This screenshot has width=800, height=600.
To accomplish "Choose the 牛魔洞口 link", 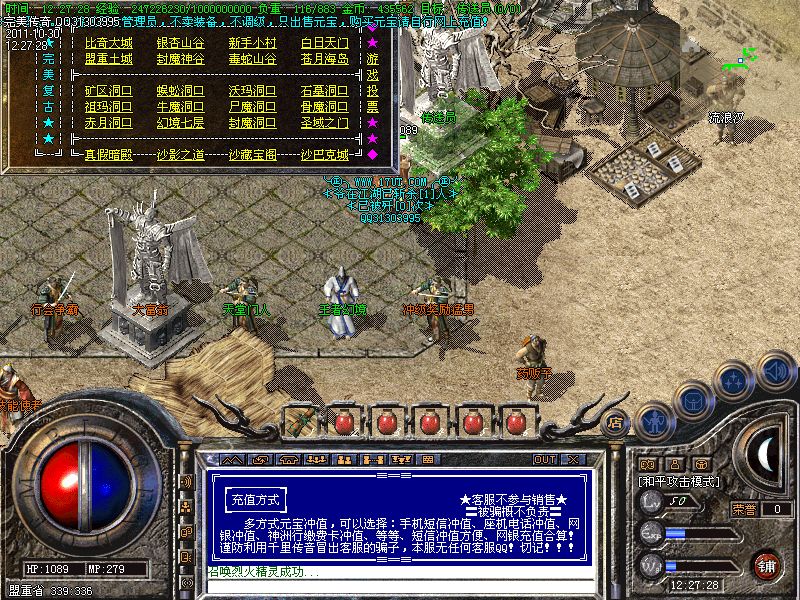I will [x=181, y=107].
